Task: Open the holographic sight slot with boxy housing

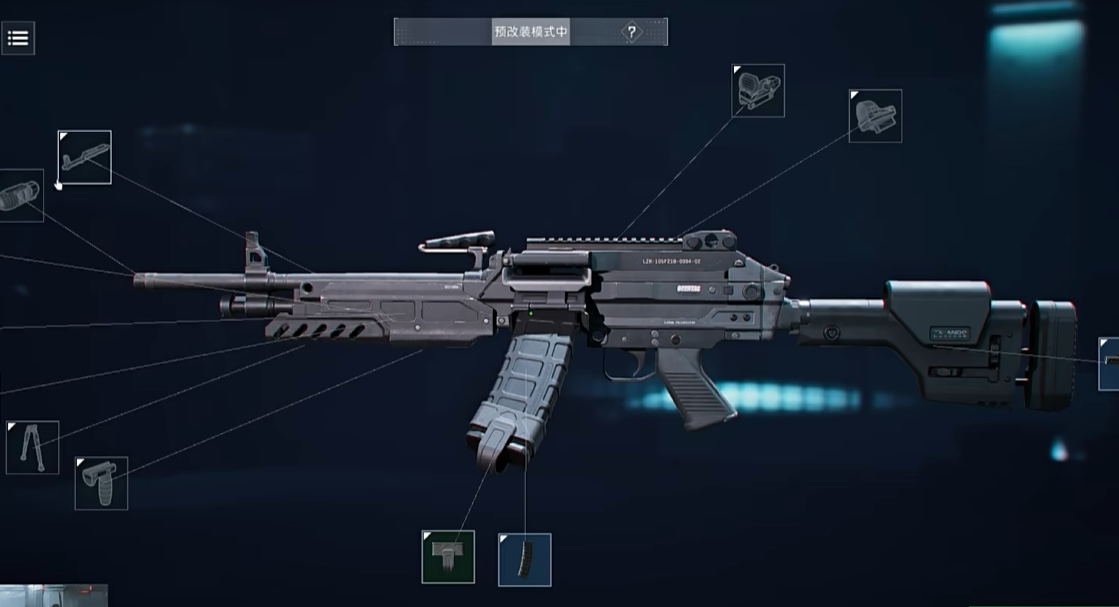Action: 758,91
